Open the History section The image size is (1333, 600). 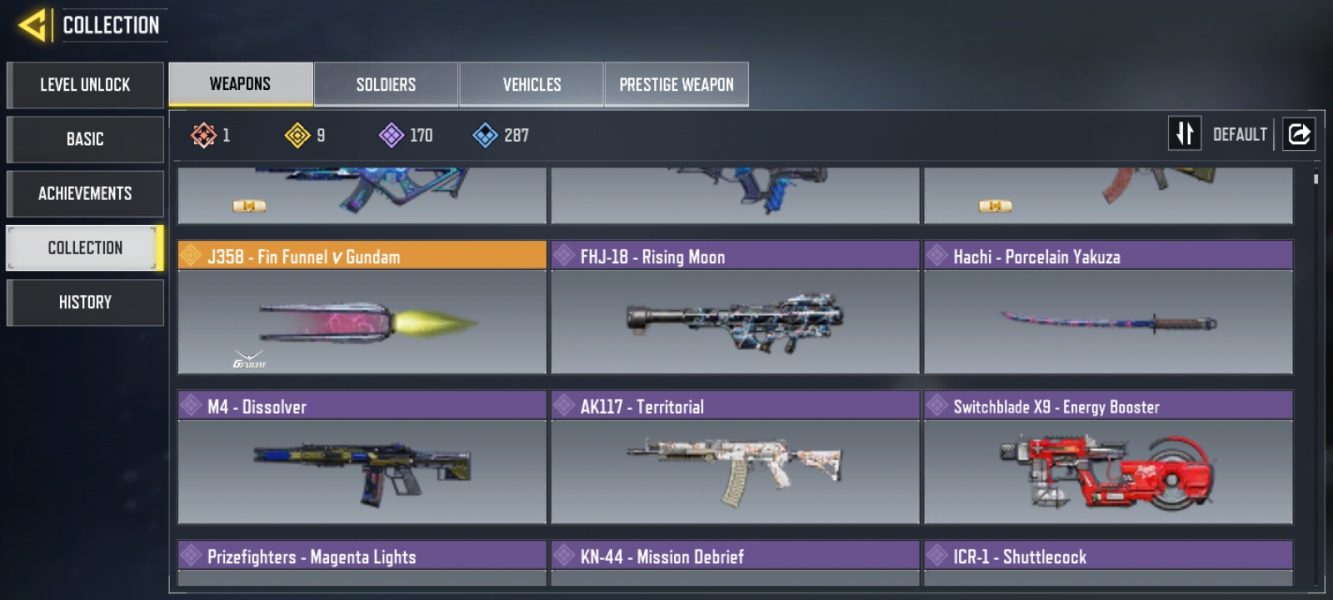(85, 302)
